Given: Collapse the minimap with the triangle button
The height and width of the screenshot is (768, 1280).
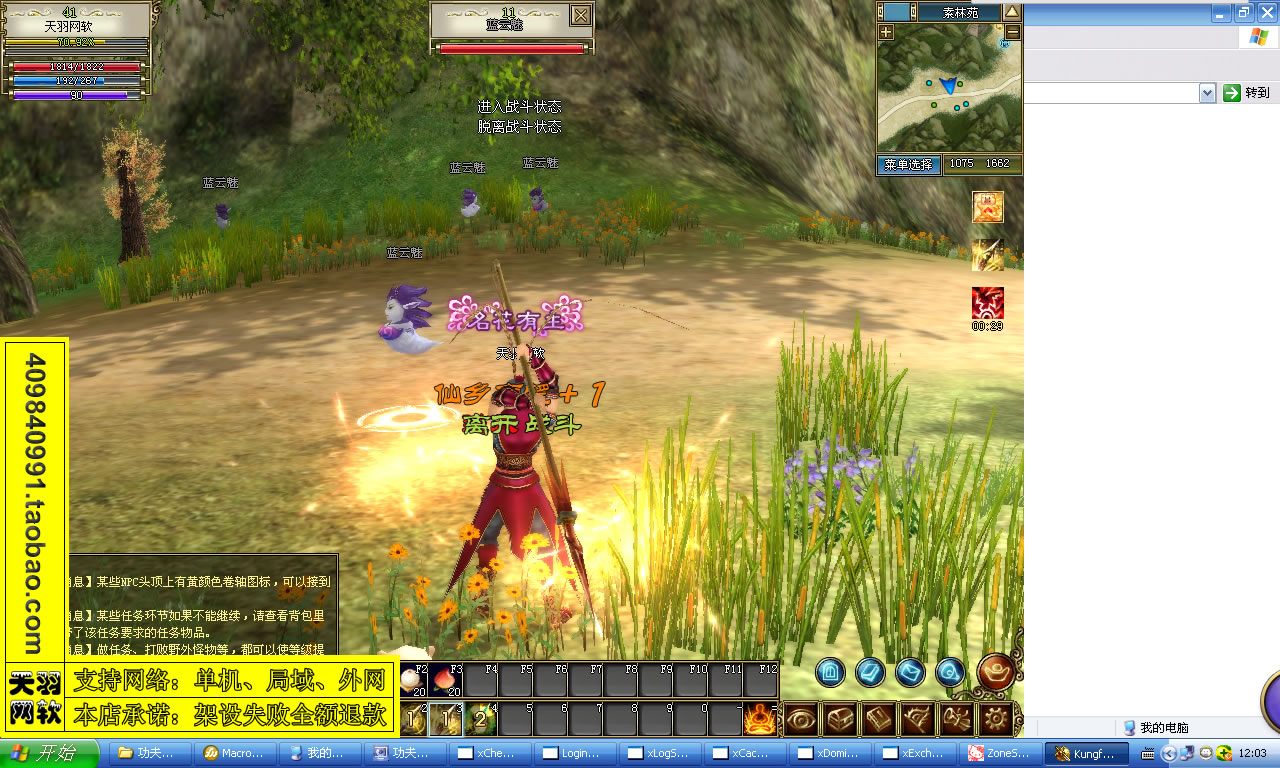Looking at the screenshot, I should (x=1012, y=12).
